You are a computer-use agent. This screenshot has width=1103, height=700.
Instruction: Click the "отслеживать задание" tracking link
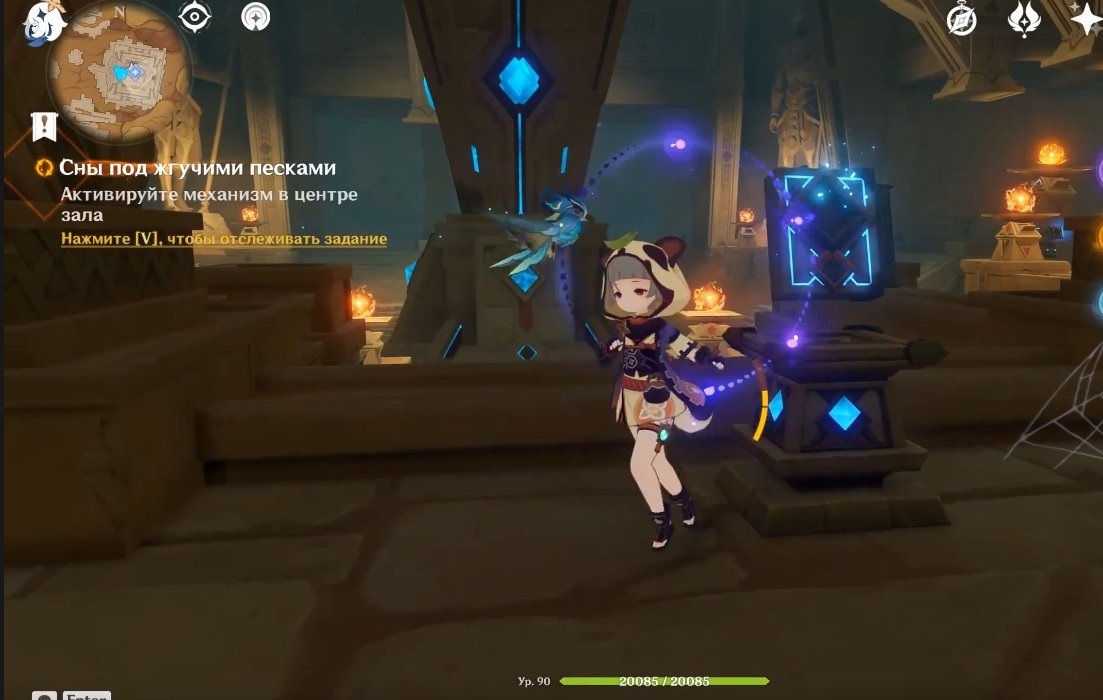point(223,239)
